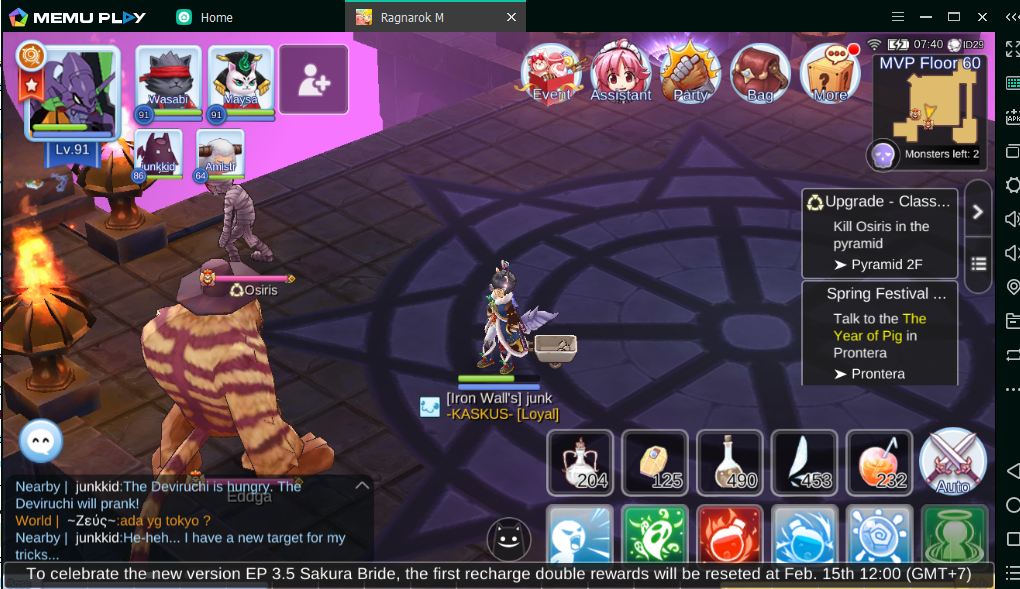
Task: Select the Kill Osiris quest tracker
Action: pos(880,233)
